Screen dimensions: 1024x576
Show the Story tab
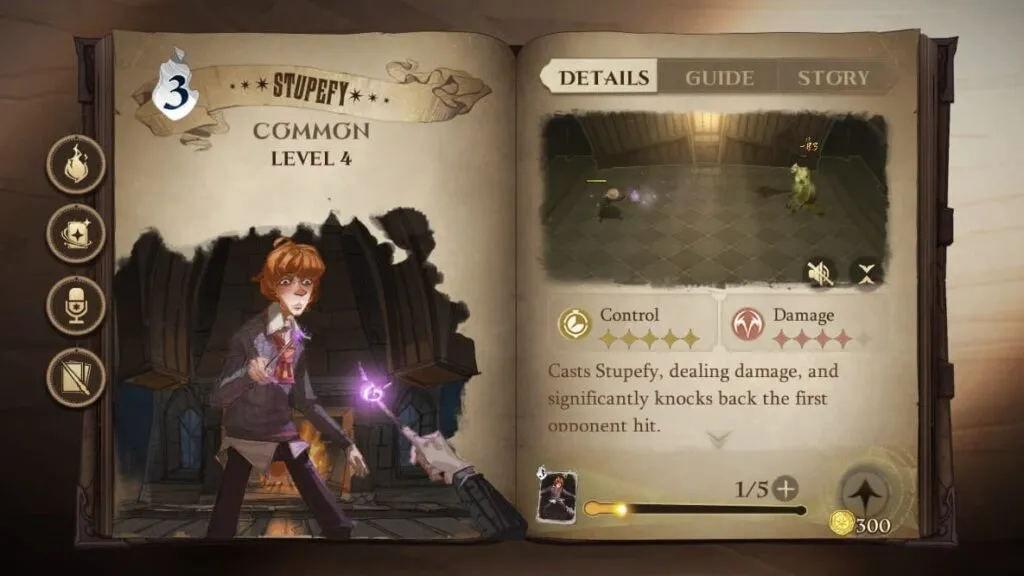point(833,78)
